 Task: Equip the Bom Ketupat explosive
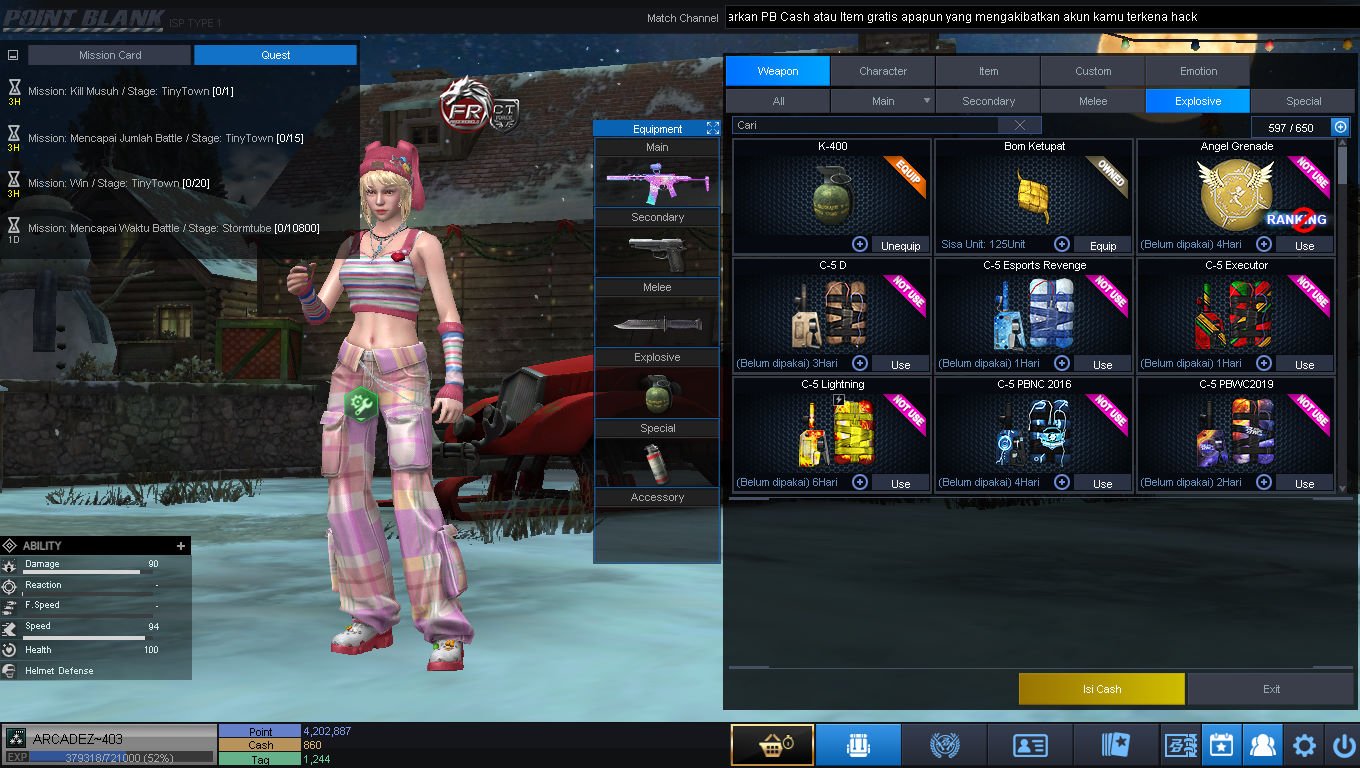(x=1102, y=245)
